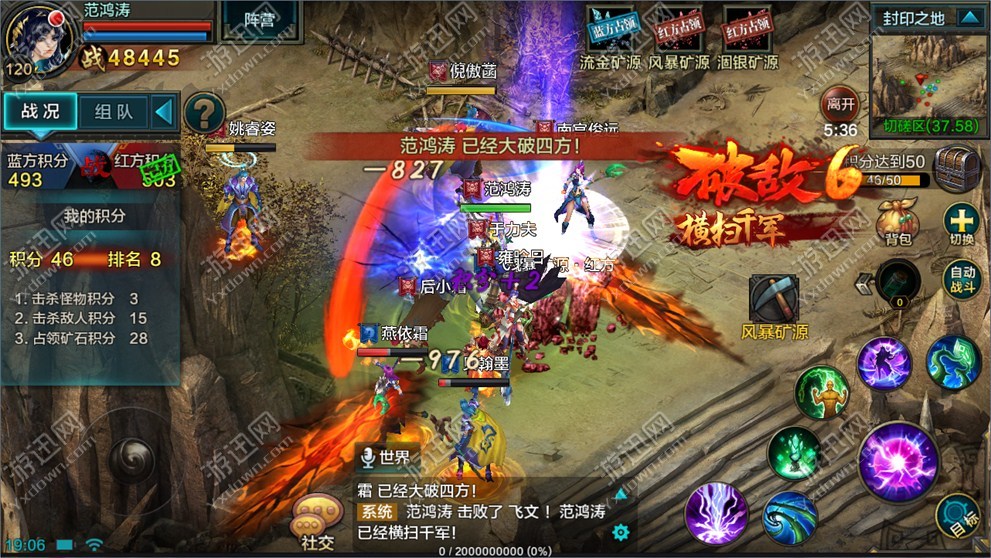Image resolution: width=991 pixels, height=558 pixels.
Task: Activate the large purple orb main attack
Action: pos(897,461)
